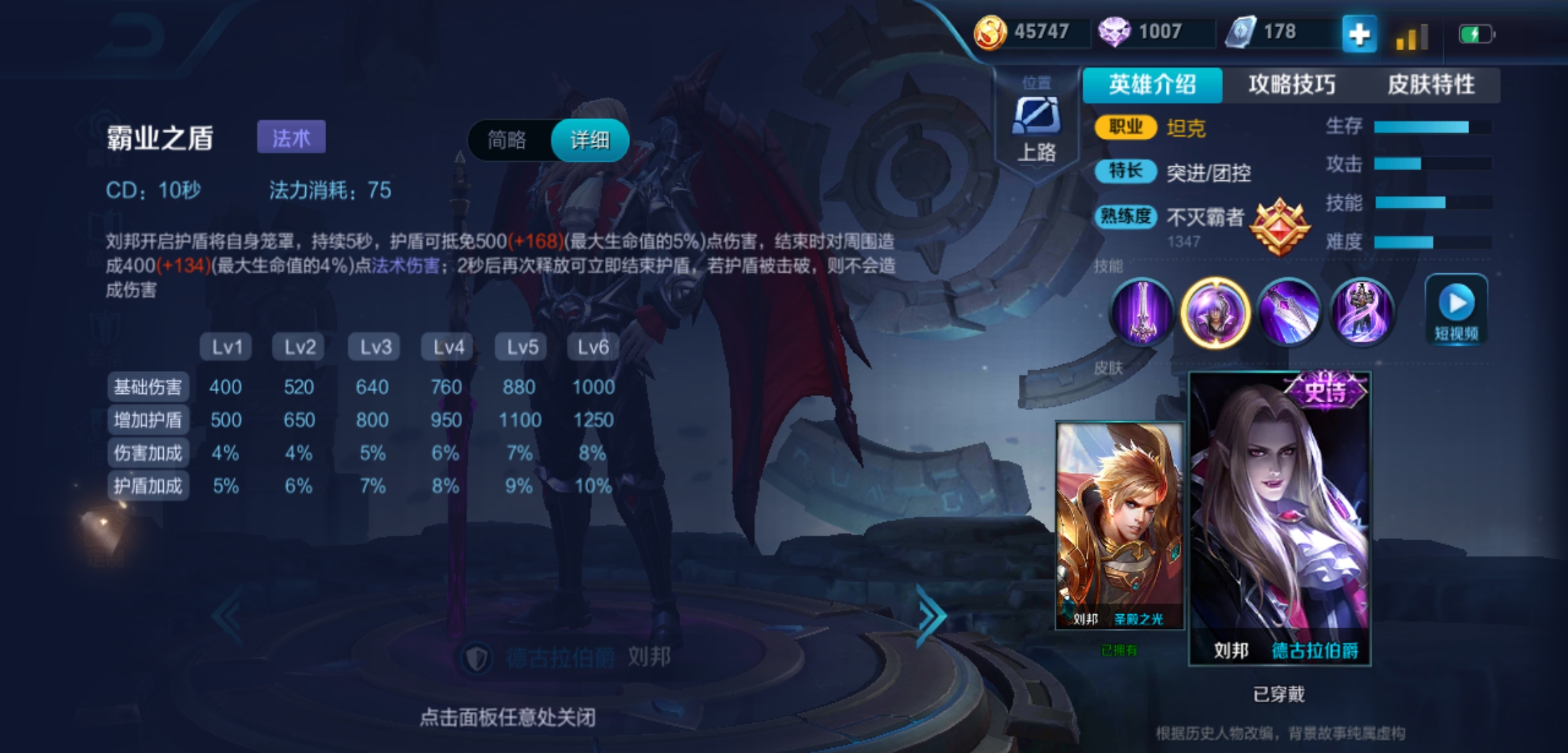Show the 皮肤特性 tab
Image resolution: width=1568 pixels, height=753 pixels.
pyautogui.click(x=1430, y=85)
